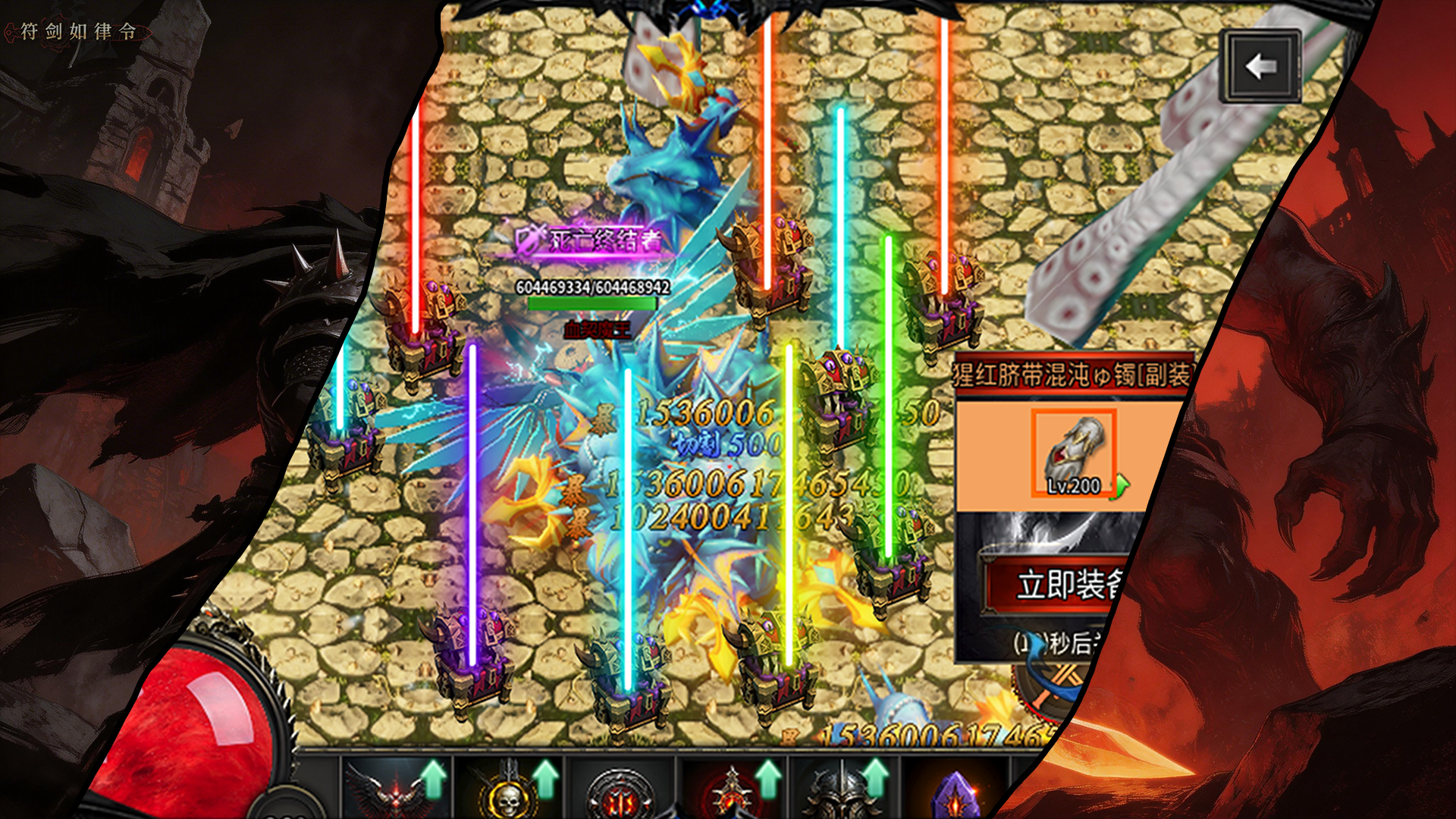Select the golden skull emblem icon
The image size is (1456, 819).
pos(508,790)
